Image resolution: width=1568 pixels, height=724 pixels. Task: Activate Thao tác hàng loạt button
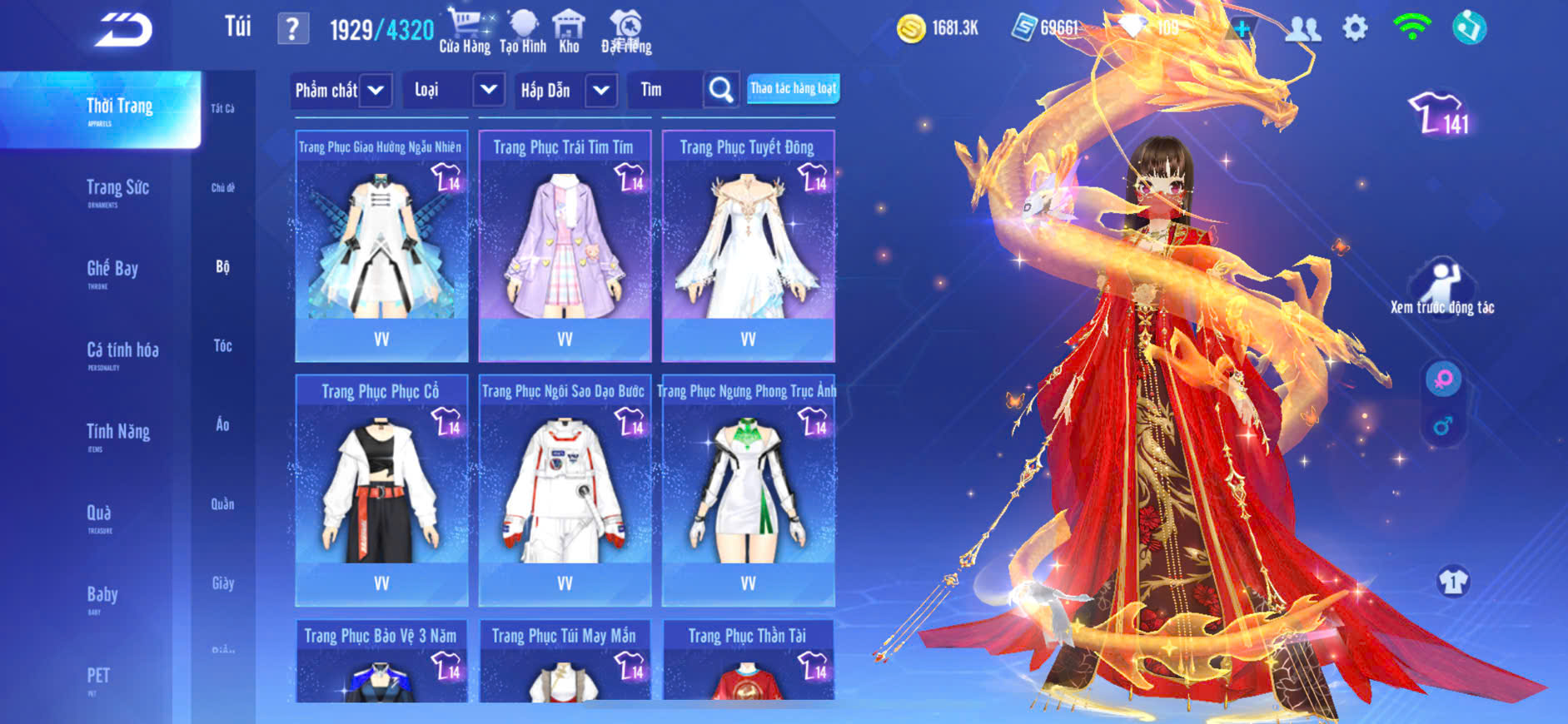(x=793, y=88)
